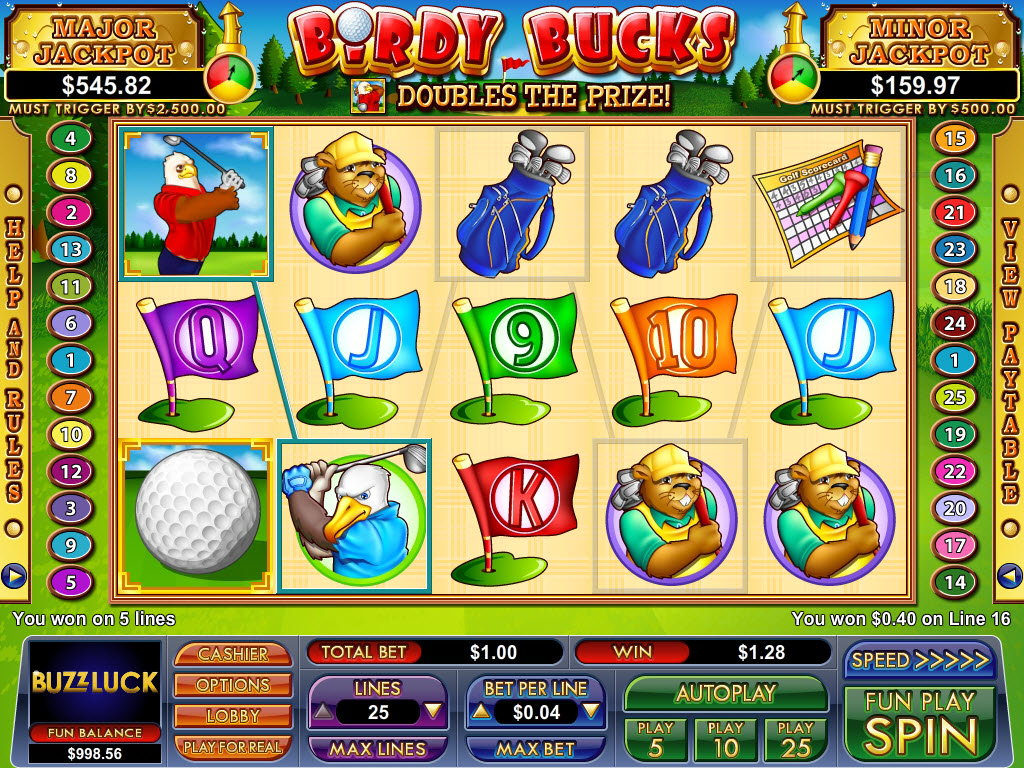Choose Play 5 autoplay spins
This screenshot has width=1024, height=768.
pyautogui.click(x=655, y=739)
